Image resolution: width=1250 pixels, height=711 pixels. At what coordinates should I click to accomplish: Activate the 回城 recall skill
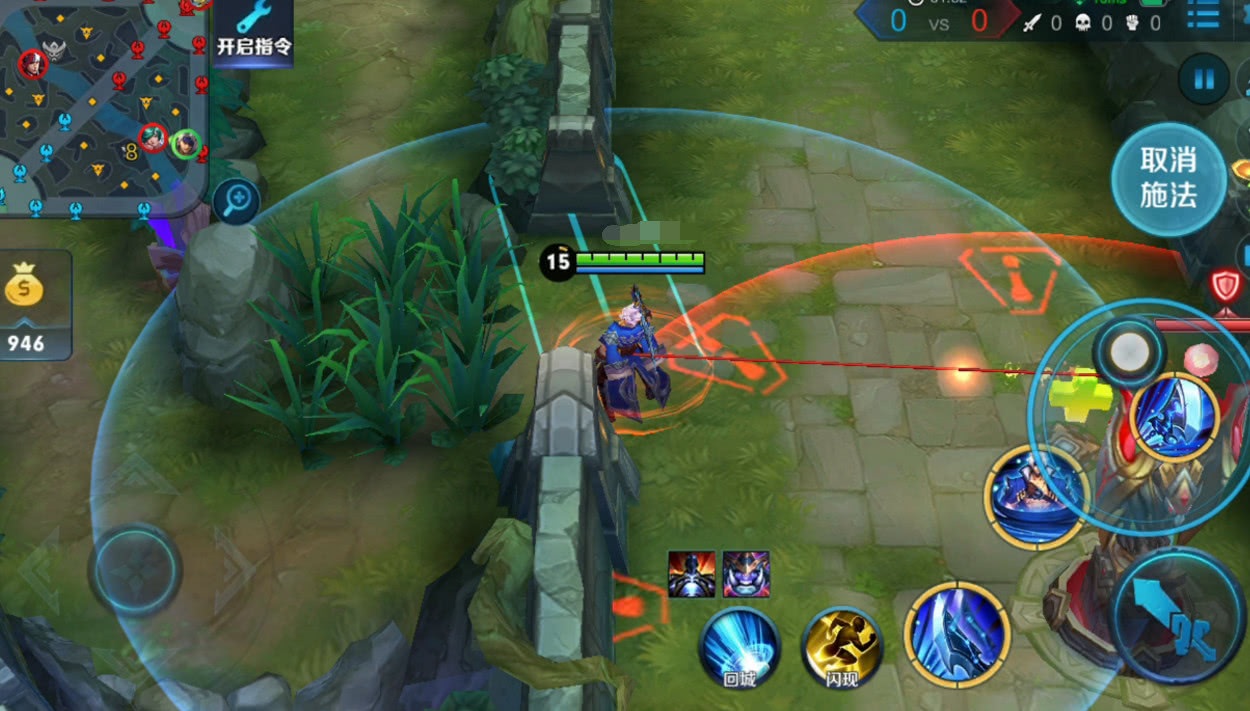(x=739, y=646)
